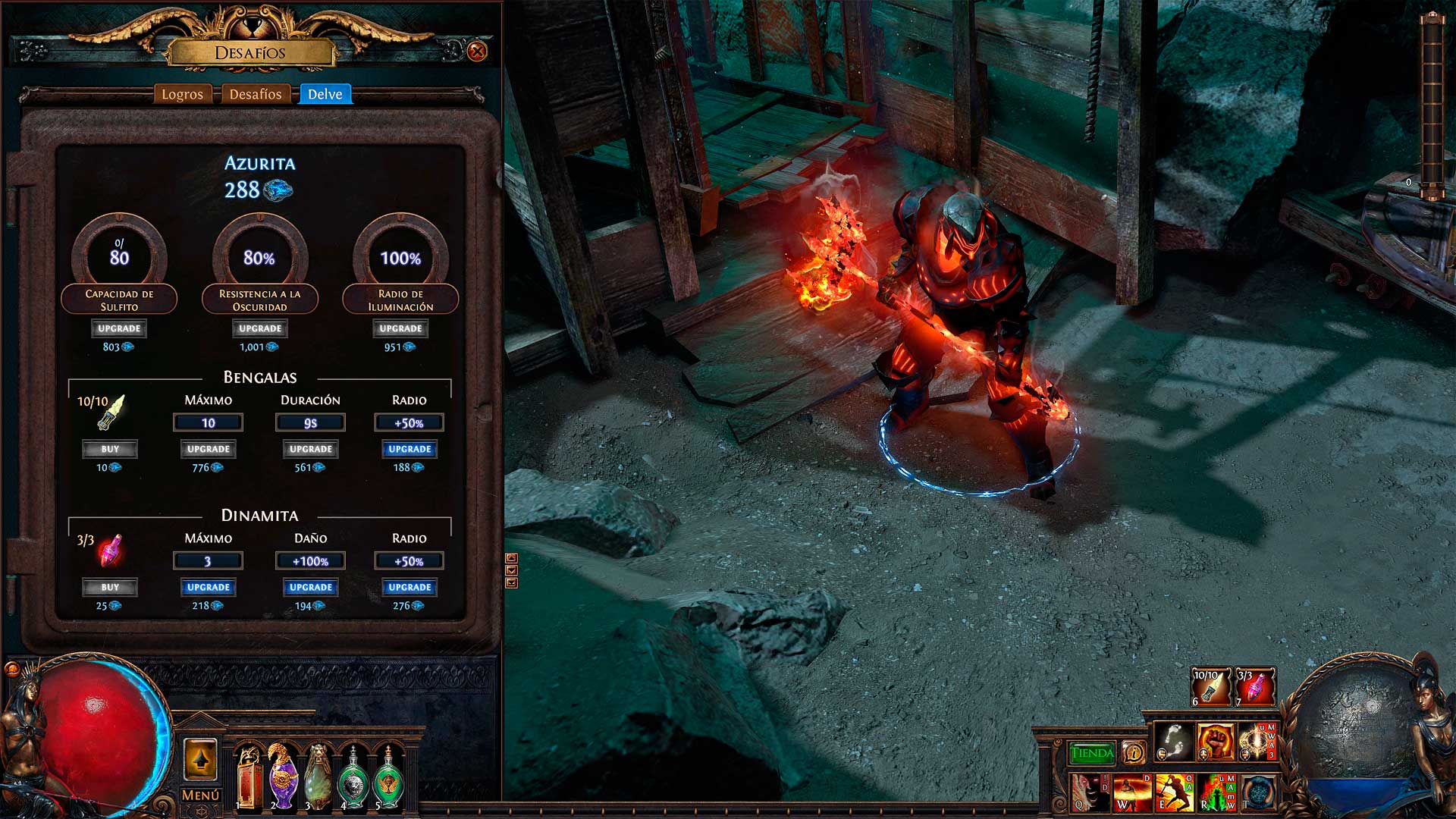This screenshot has height=819, width=1456.
Task: Upgrade Bengalas Máximo count
Action: point(208,449)
